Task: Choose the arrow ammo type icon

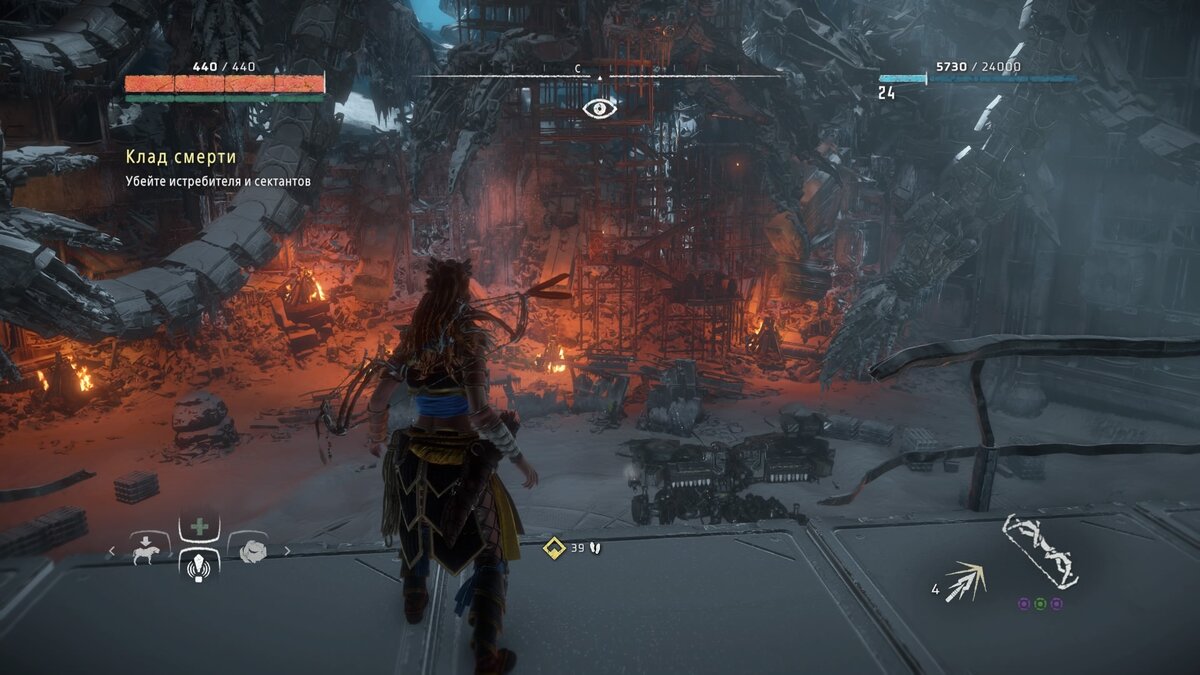Action: [x=966, y=580]
